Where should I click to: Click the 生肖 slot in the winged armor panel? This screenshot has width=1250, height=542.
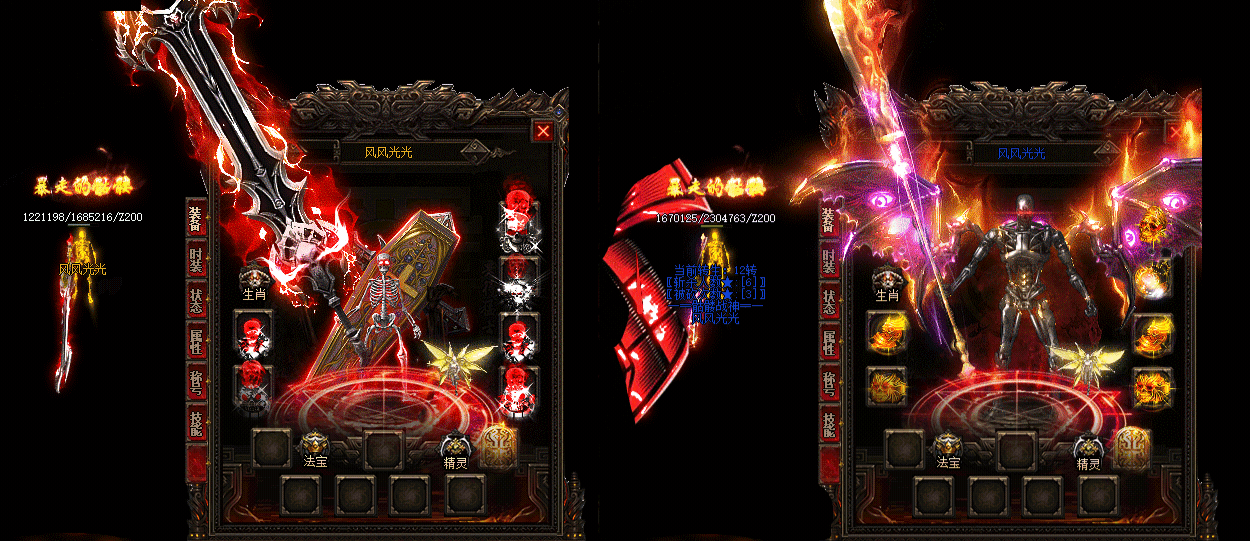coord(886,284)
